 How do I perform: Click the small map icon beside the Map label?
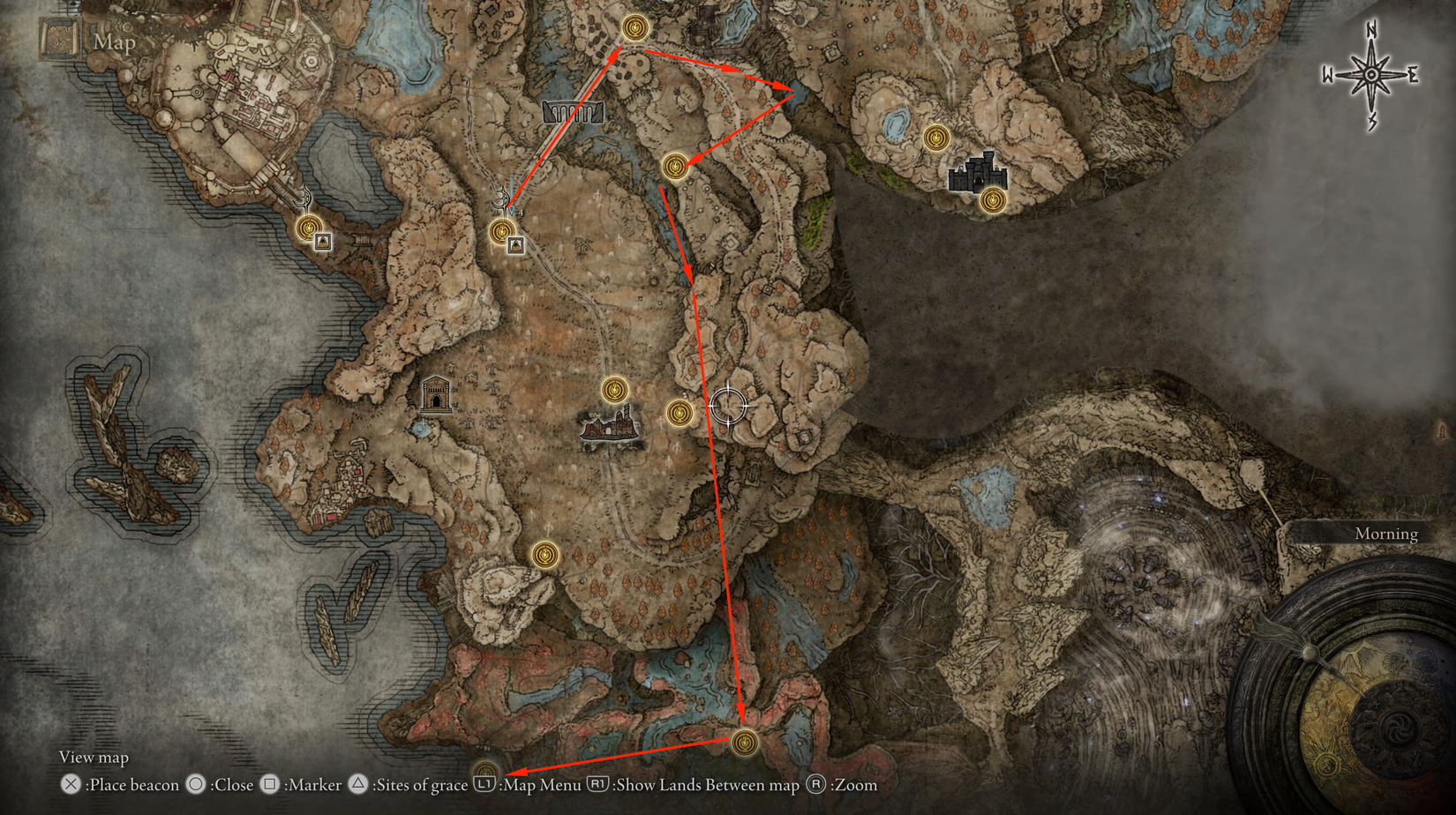(x=58, y=39)
